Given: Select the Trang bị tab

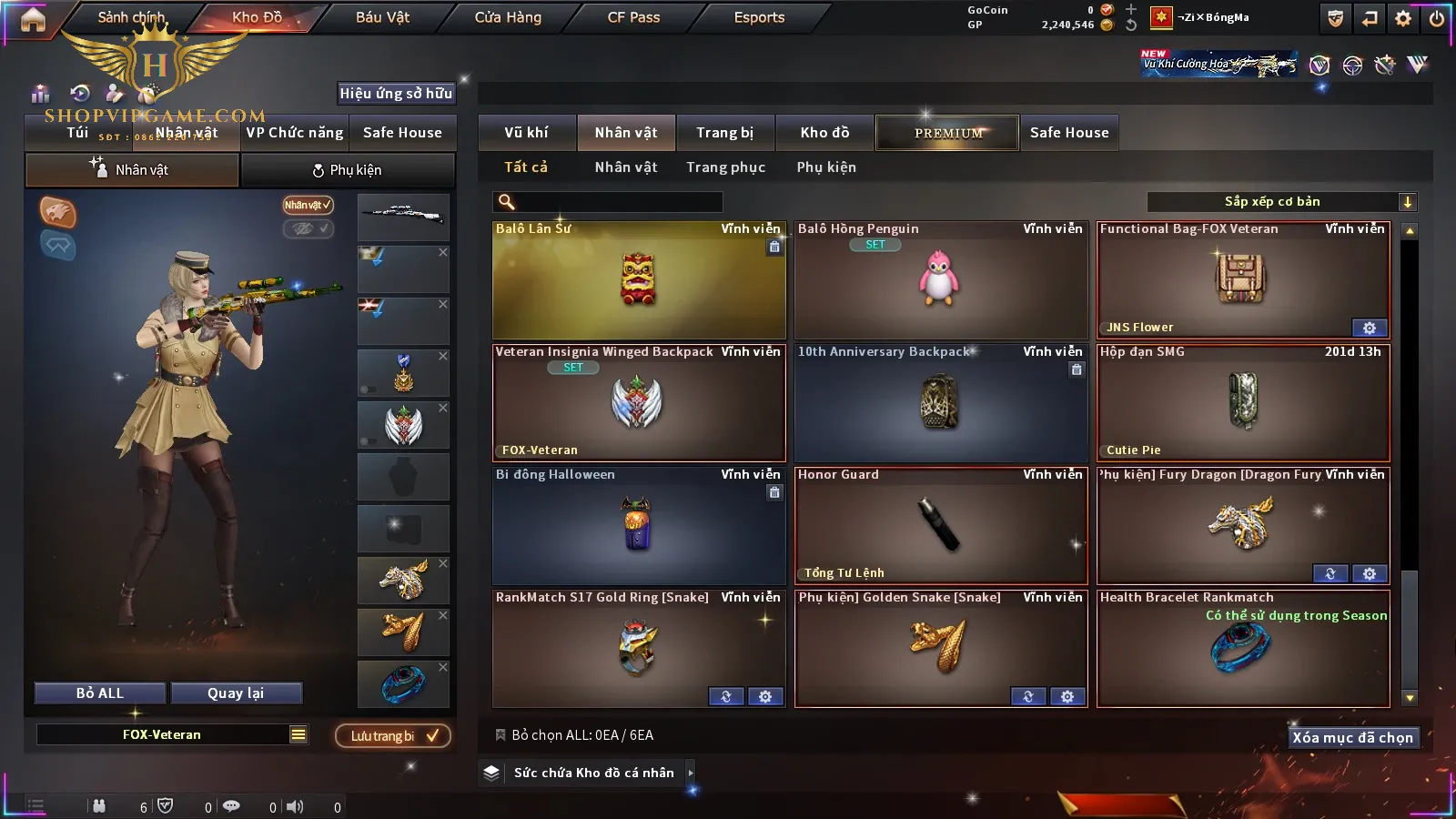Looking at the screenshot, I should tap(724, 133).
